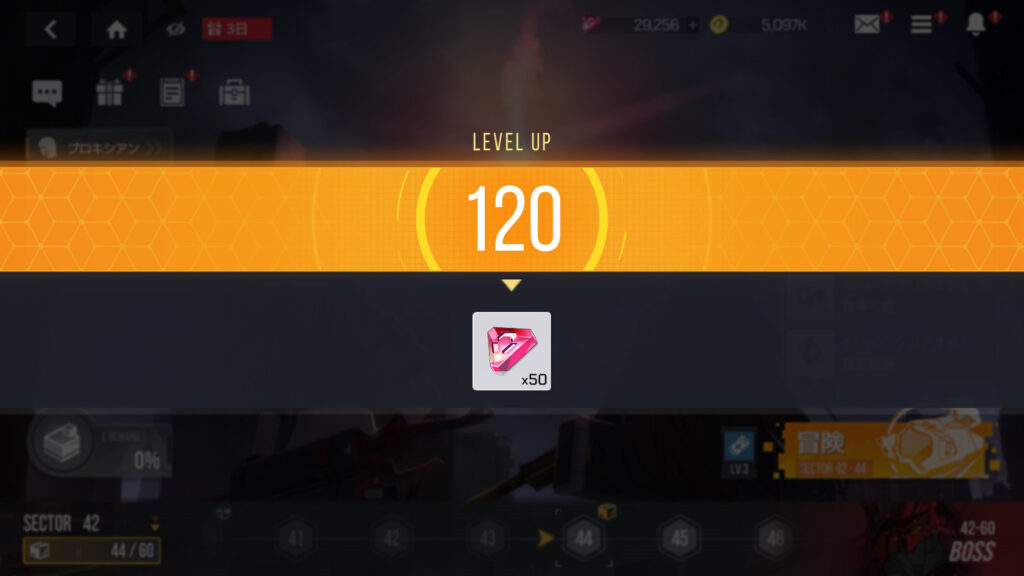Open the briefcase inventory icon
The height and width of the screenshot is (576, 1024).
point(234,94)
